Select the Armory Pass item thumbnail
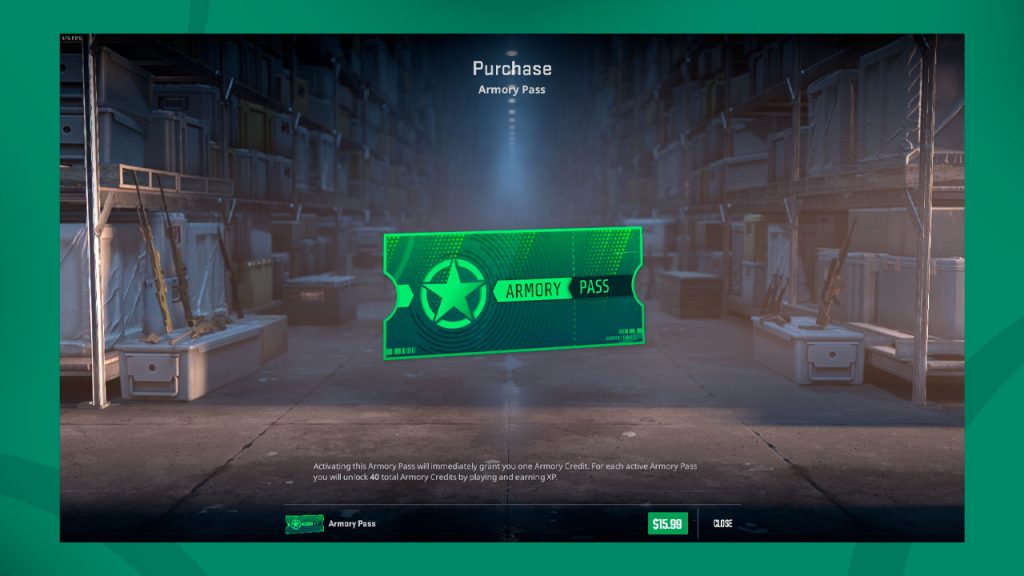The image size is (1024, 576). [304, 523]
